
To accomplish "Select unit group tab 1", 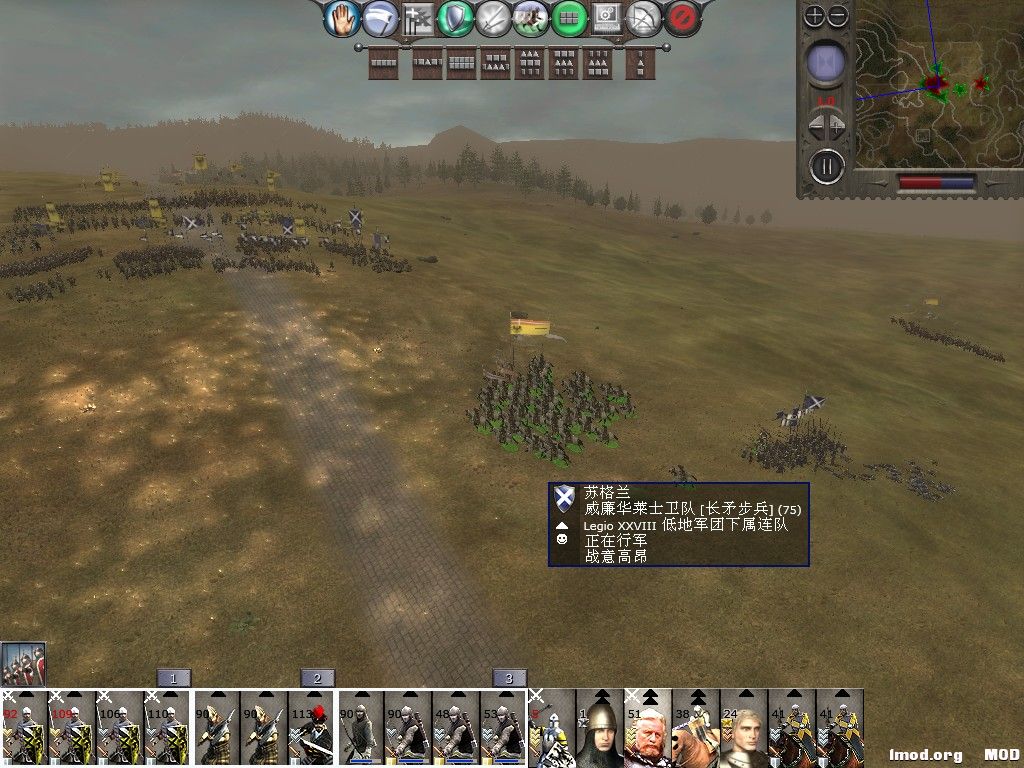I will point(173,678).
